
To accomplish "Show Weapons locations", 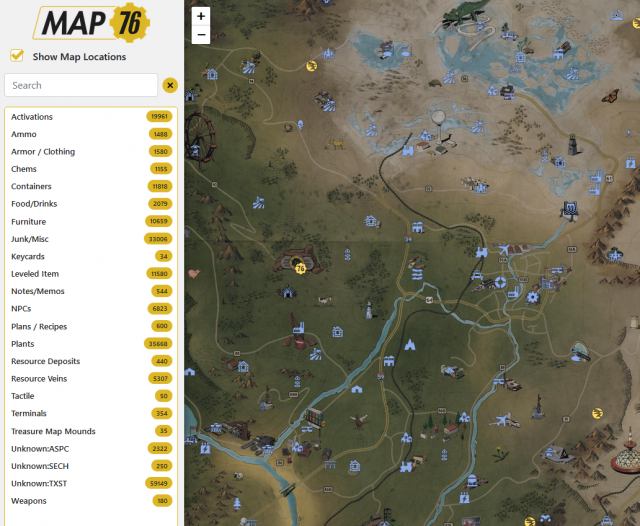I will coord(29,501).
